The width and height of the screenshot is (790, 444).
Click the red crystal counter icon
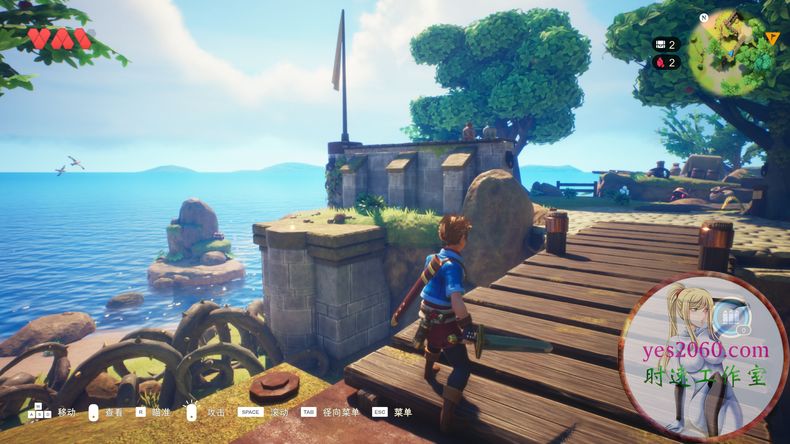point(659,62)
